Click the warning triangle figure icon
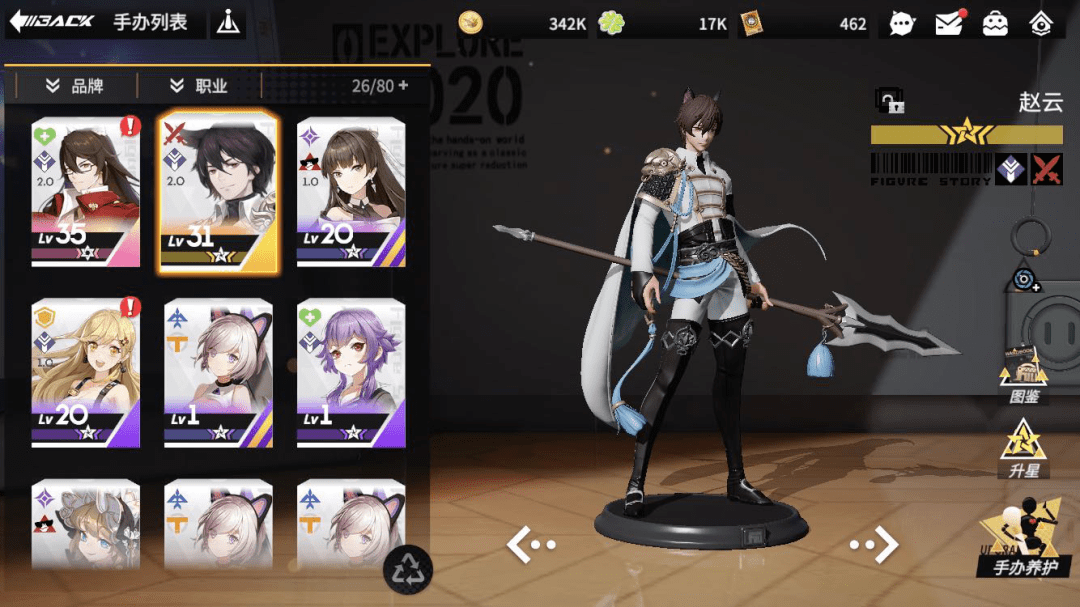 pyautogui.click(x=229, y=22)
